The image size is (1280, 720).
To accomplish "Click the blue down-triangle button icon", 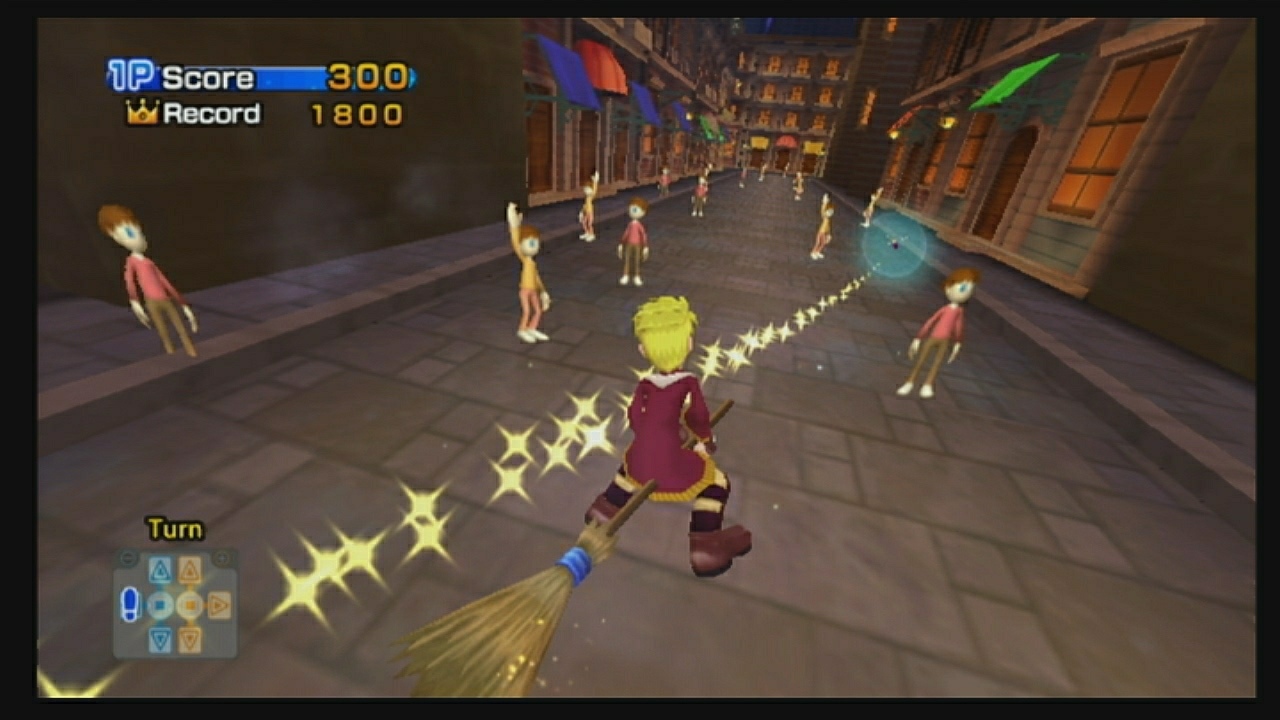I will (x=159, y=637).
